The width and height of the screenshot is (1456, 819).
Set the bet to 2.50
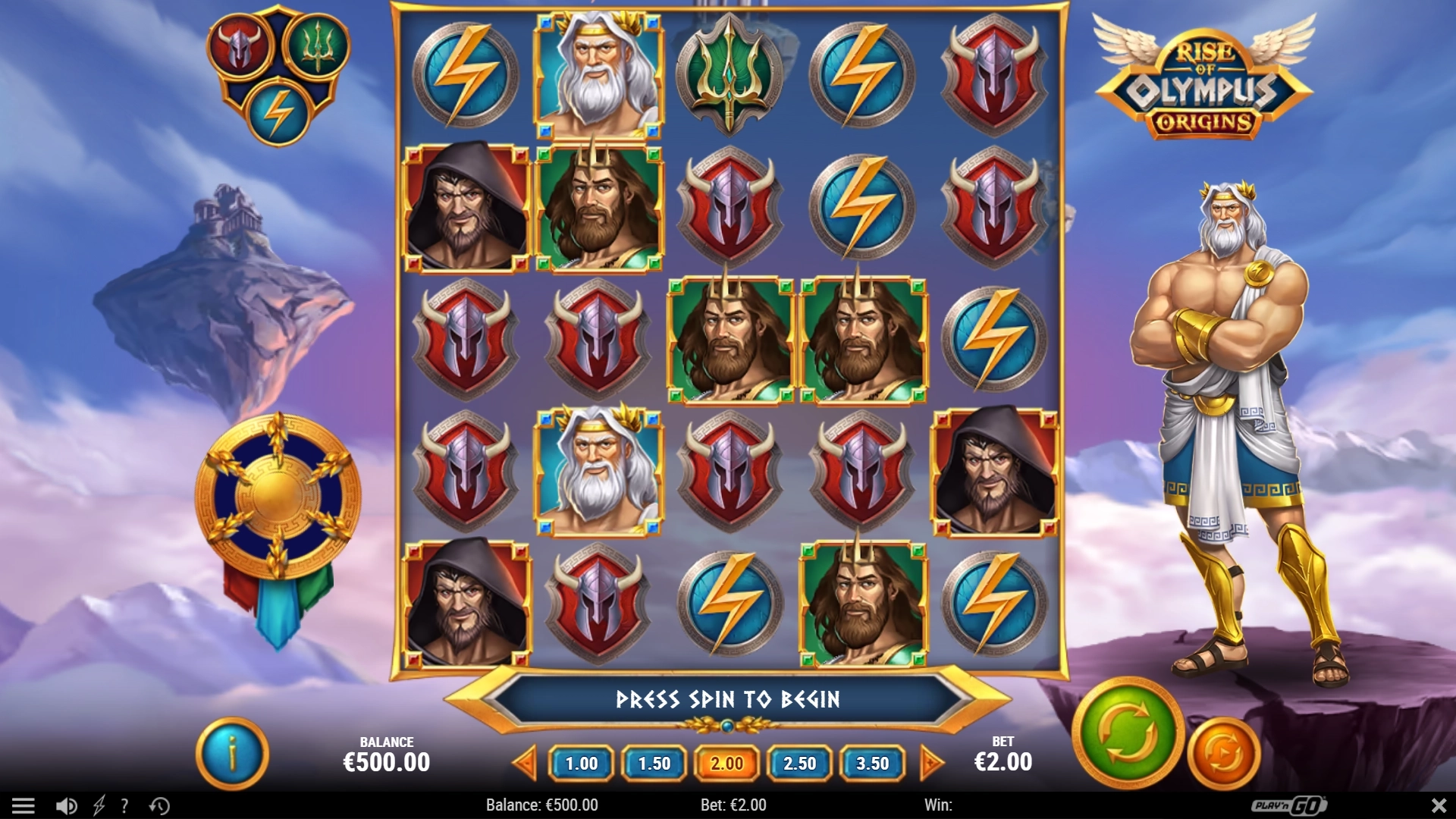pos(799,764)
